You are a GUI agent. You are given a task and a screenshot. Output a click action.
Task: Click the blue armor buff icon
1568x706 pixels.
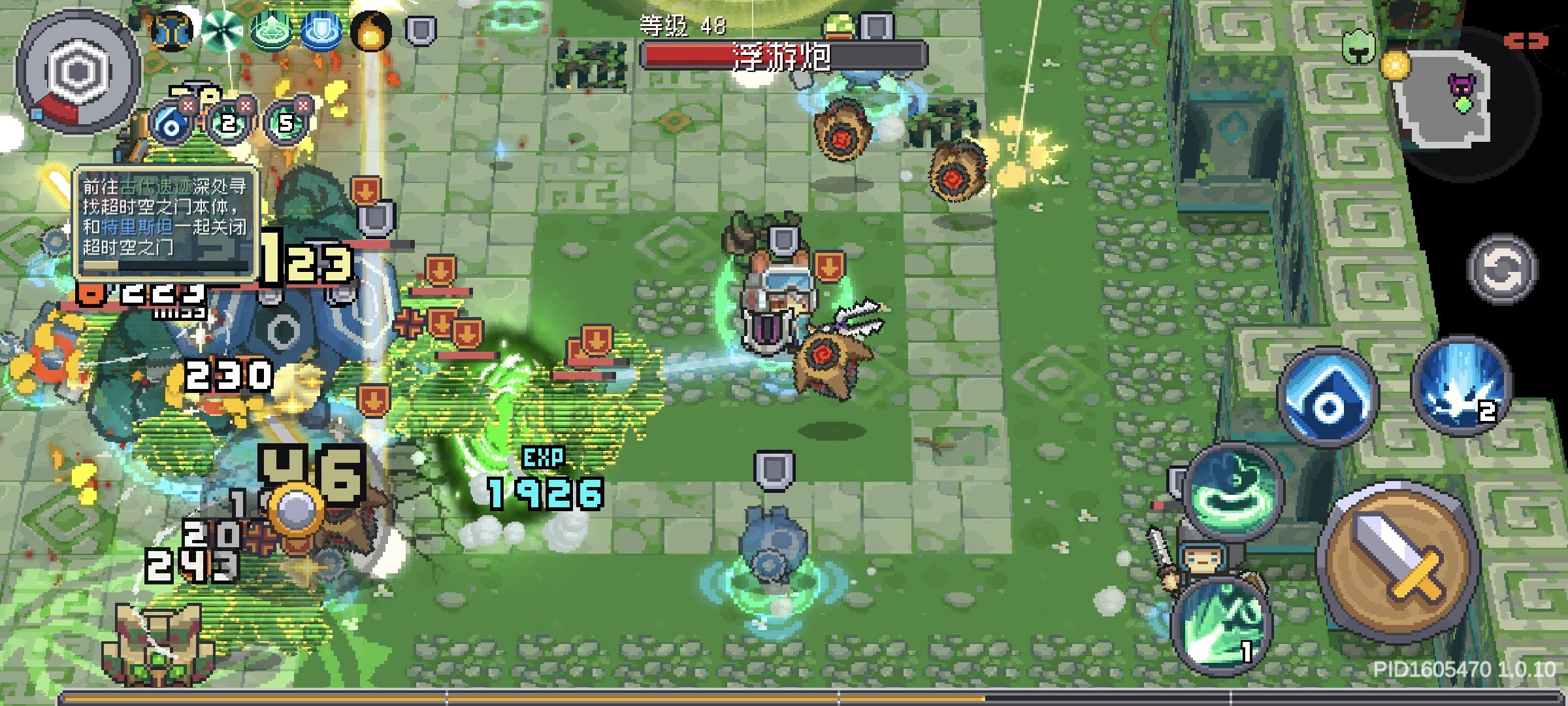click(172, 29)
